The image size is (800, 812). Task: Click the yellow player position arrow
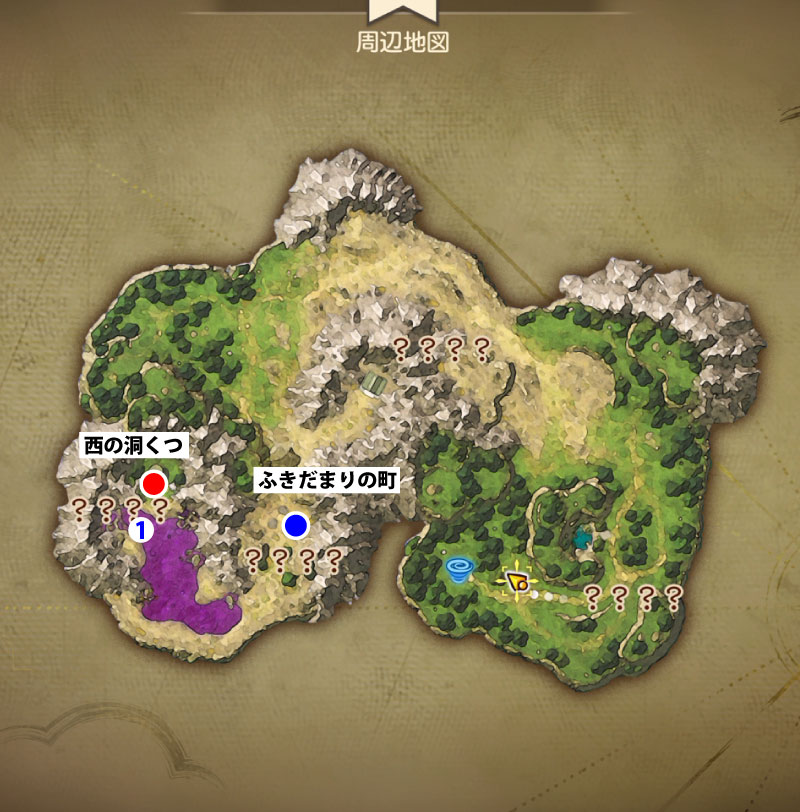point(516,582)
